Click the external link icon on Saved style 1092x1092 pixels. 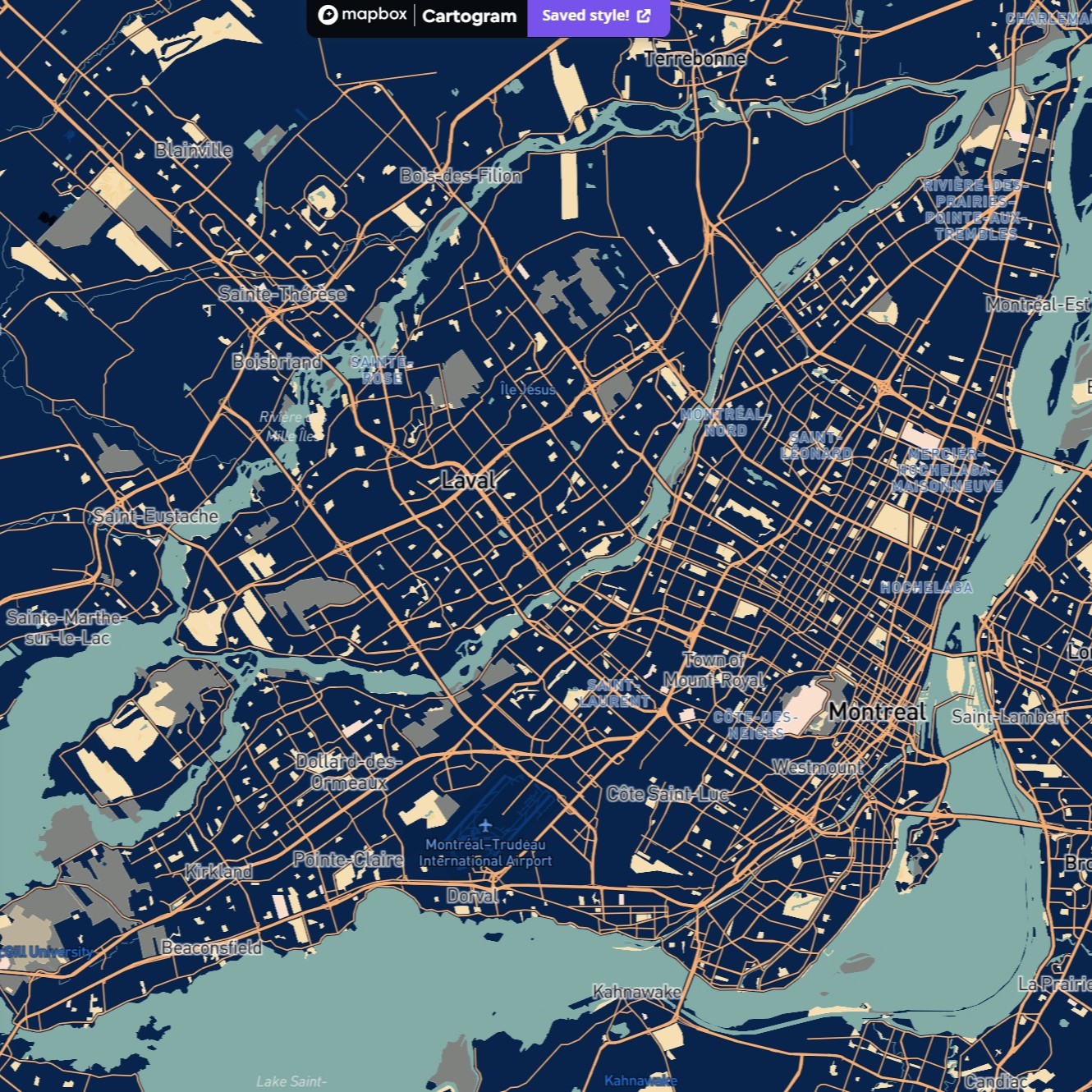click(x=645, y=16)
